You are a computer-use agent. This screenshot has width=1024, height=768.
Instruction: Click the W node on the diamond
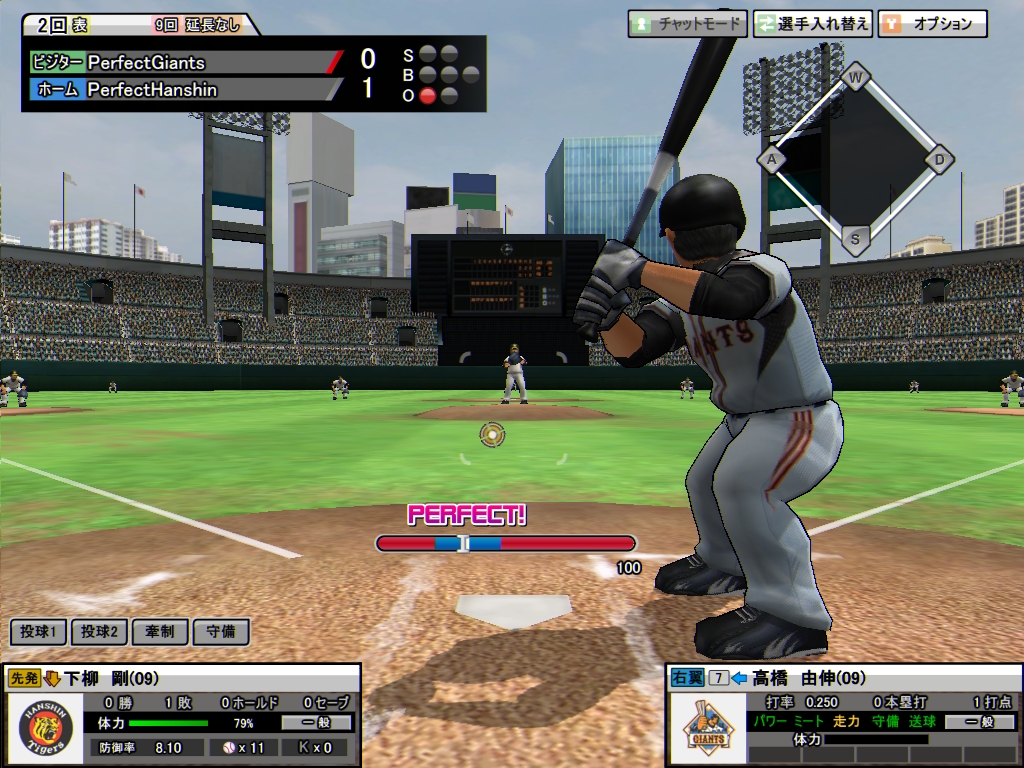[x=855, y=76]
